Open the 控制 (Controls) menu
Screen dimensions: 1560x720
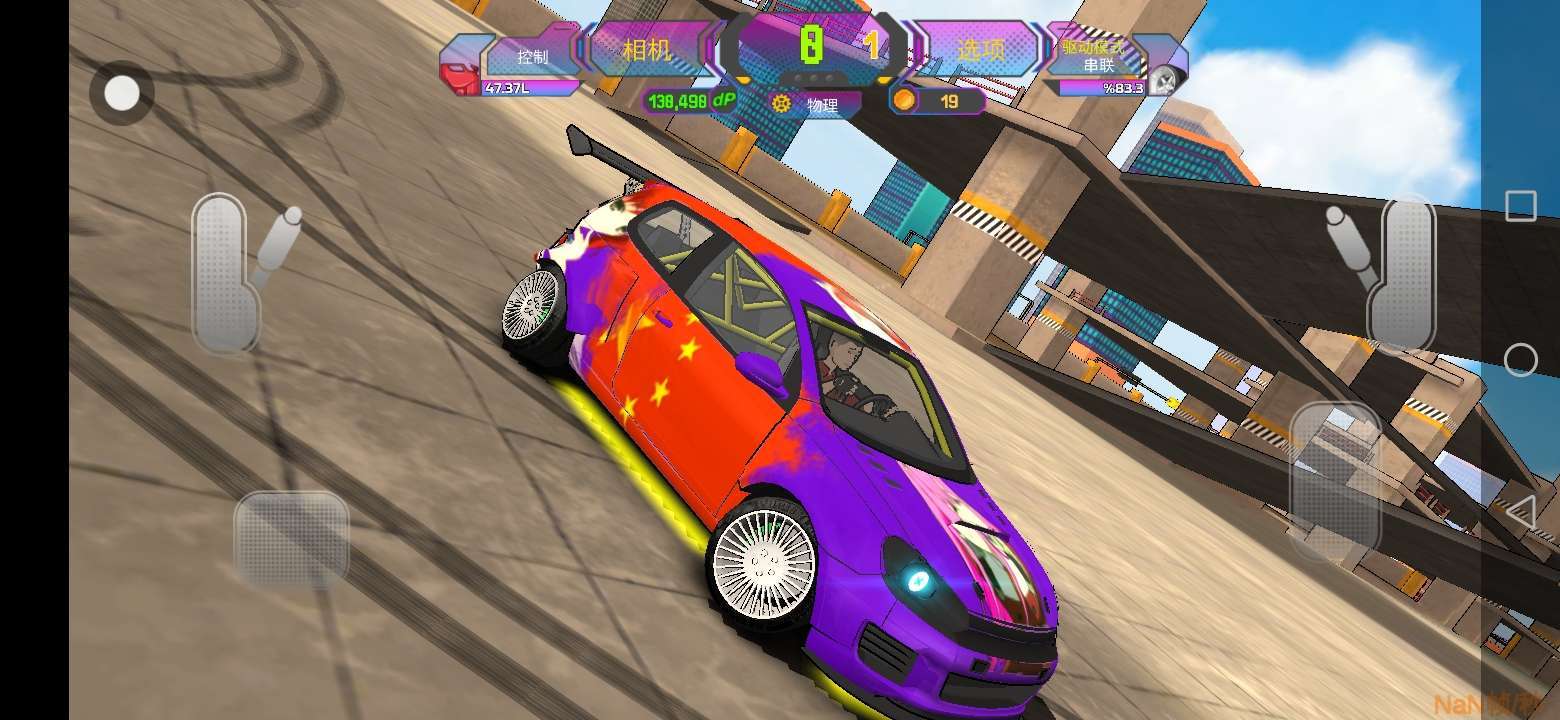point(533,56)
